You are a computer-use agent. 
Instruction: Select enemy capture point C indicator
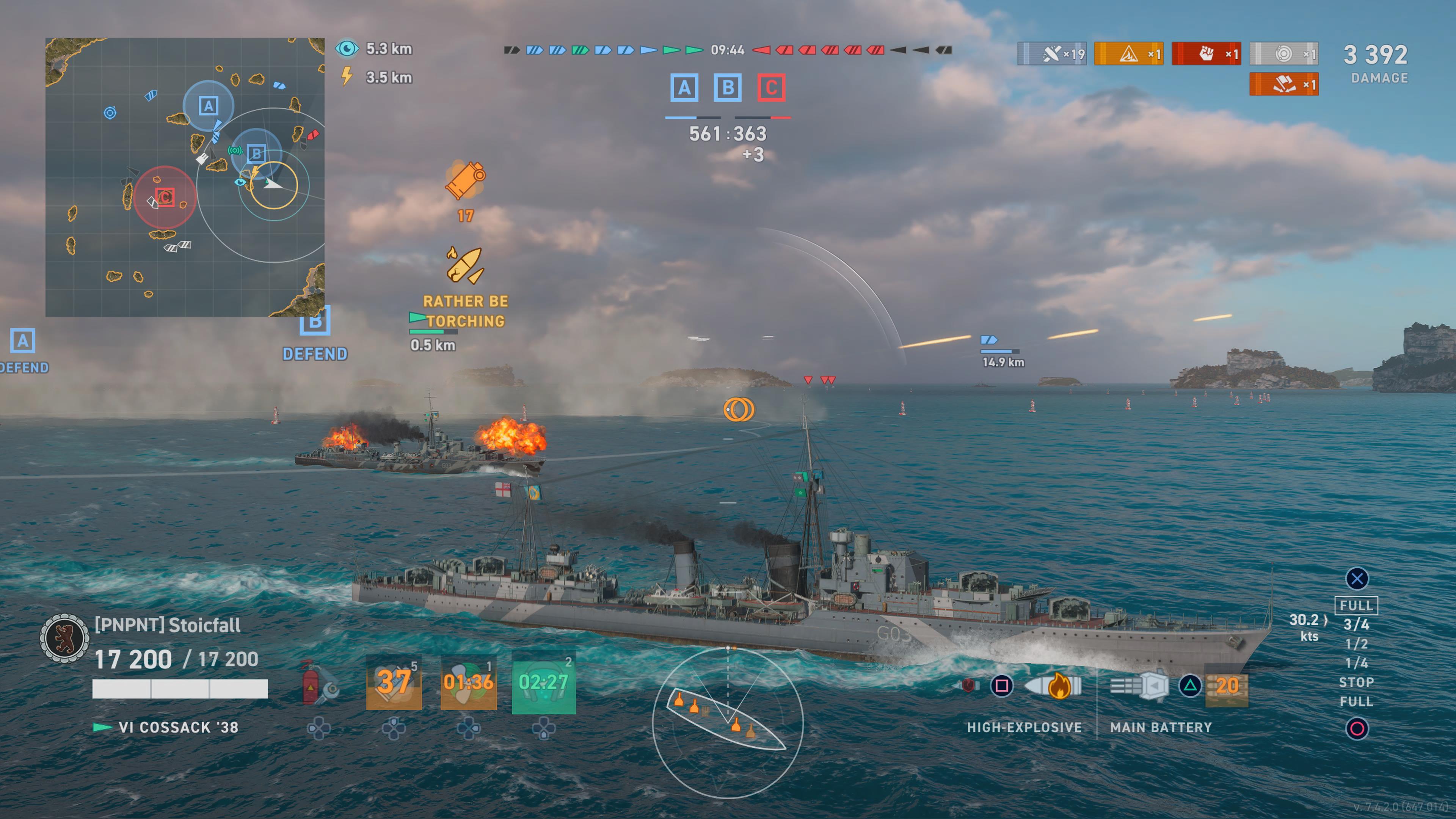point(771,88)
